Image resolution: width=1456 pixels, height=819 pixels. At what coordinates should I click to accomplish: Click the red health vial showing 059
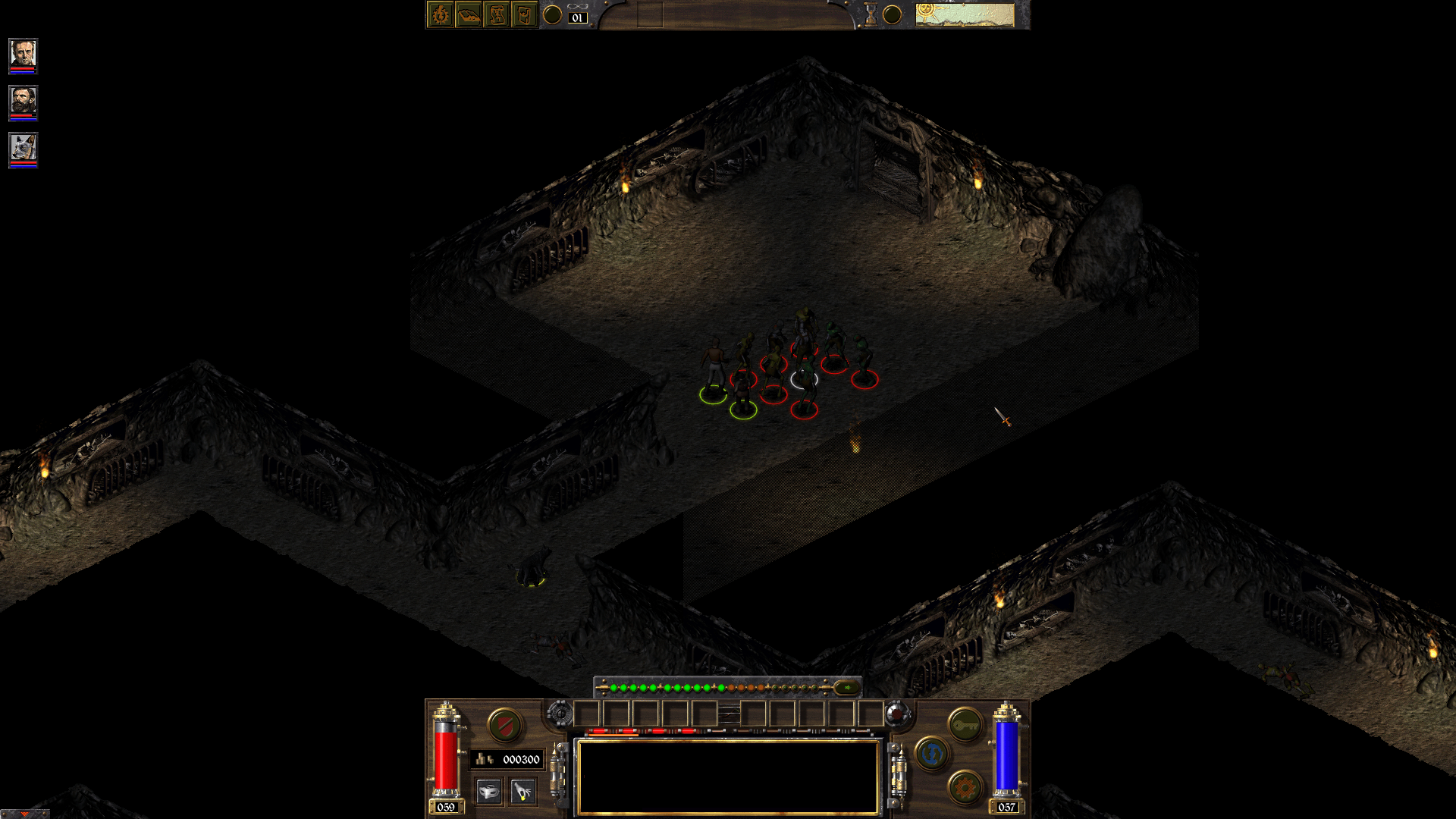447,755
